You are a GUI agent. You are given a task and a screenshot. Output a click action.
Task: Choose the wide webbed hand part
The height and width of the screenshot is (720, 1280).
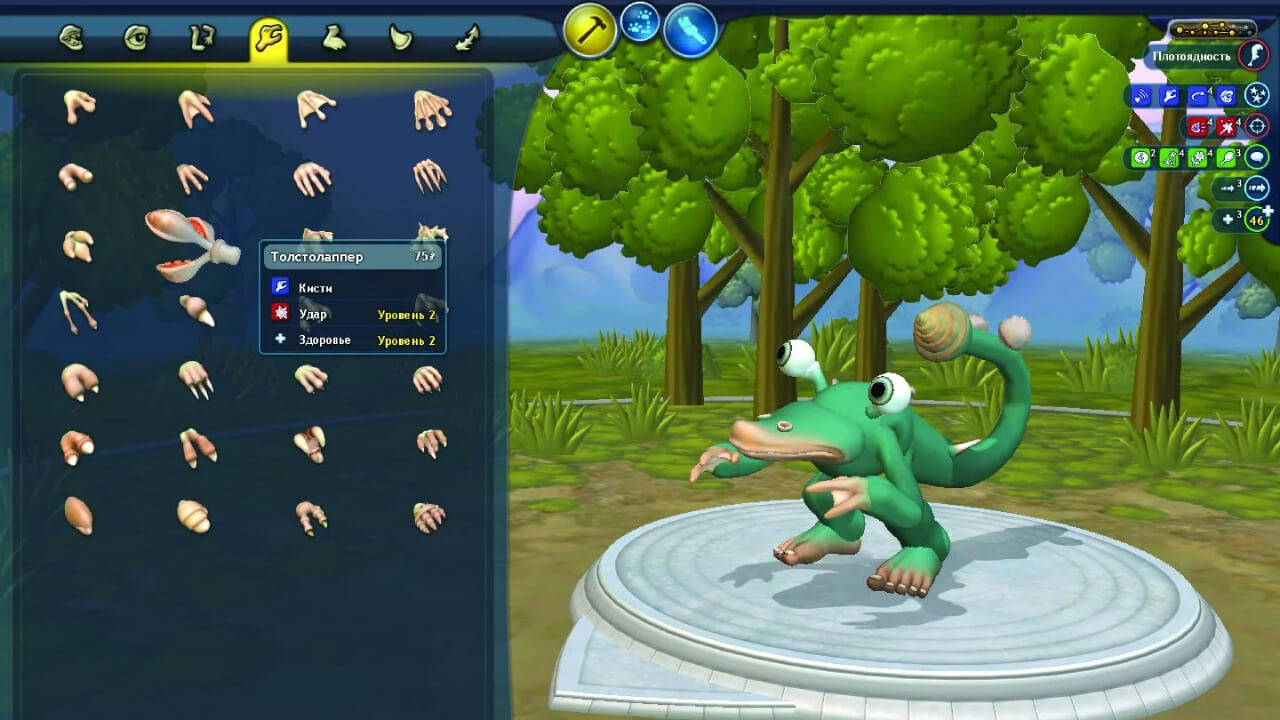point(432,110)
